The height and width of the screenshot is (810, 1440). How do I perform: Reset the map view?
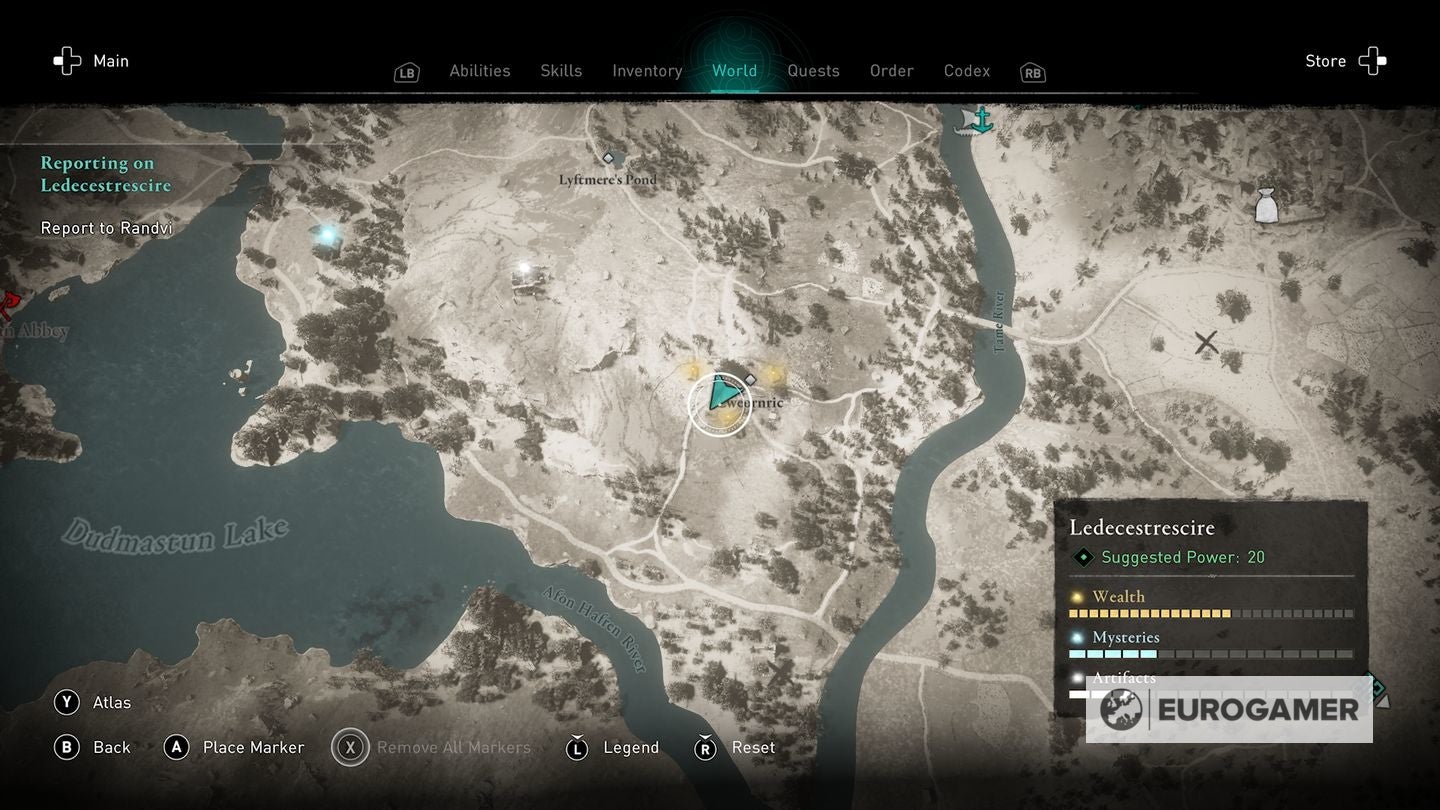[x=735, y=747]
